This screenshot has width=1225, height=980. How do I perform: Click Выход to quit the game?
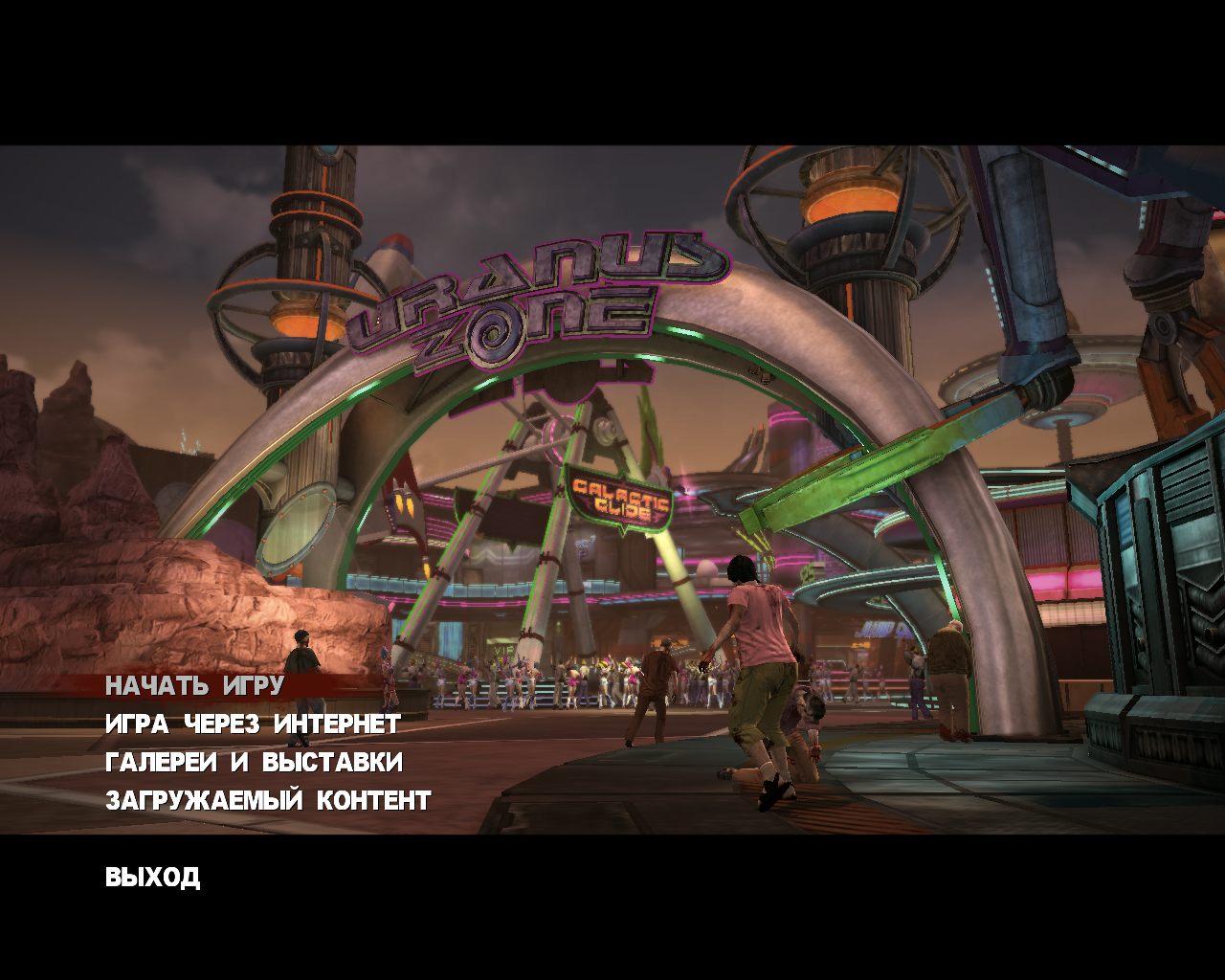[152, 878]
